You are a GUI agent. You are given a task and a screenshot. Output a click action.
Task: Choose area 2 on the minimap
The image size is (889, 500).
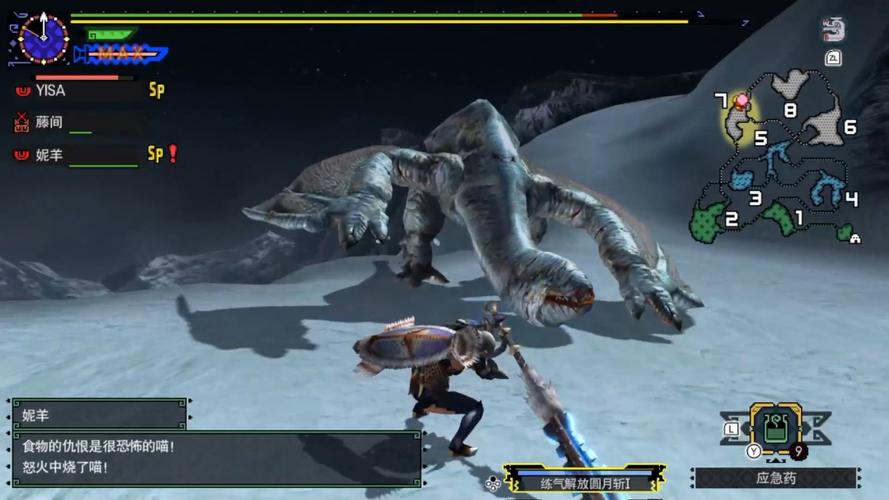point(731,220)
